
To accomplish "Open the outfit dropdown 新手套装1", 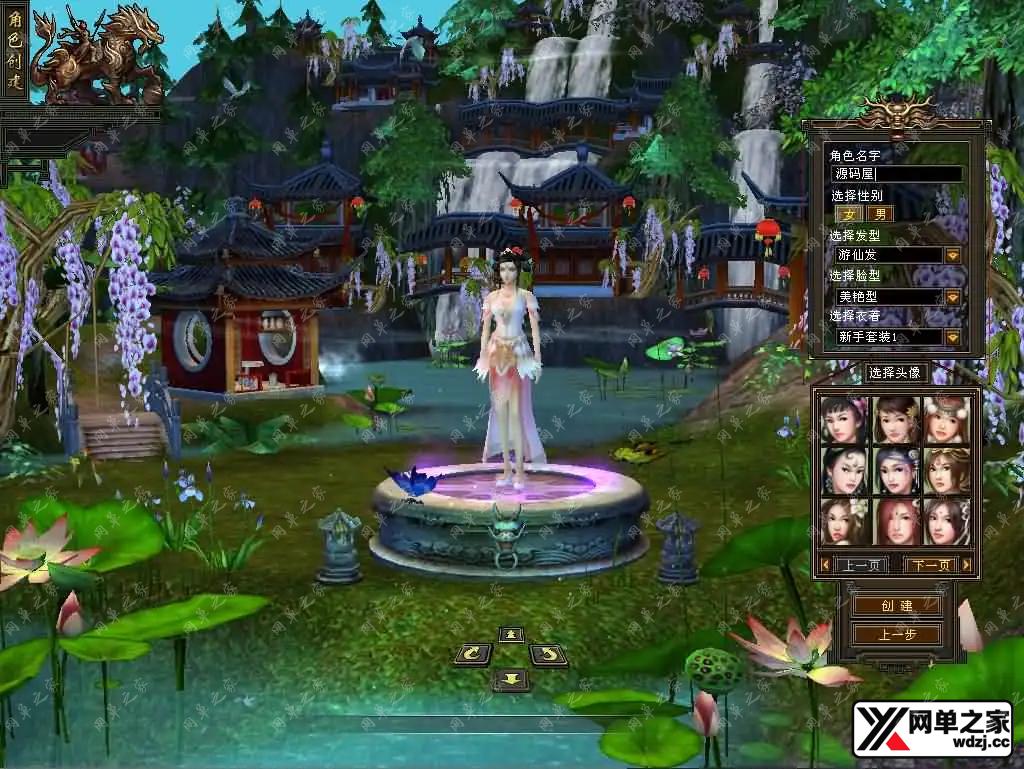I will coord(952,338).
